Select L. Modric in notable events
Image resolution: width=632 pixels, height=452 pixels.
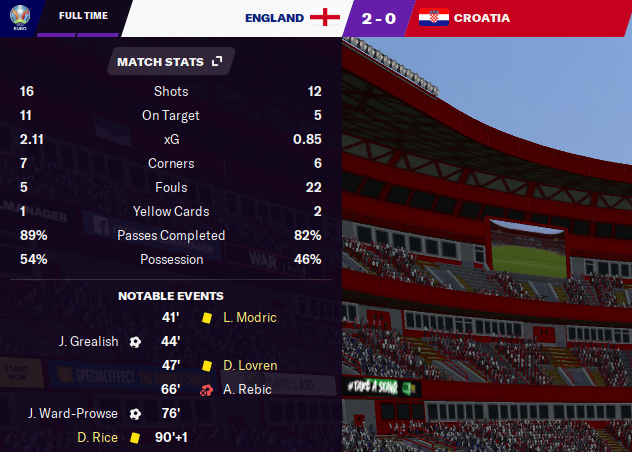[250, 317]
